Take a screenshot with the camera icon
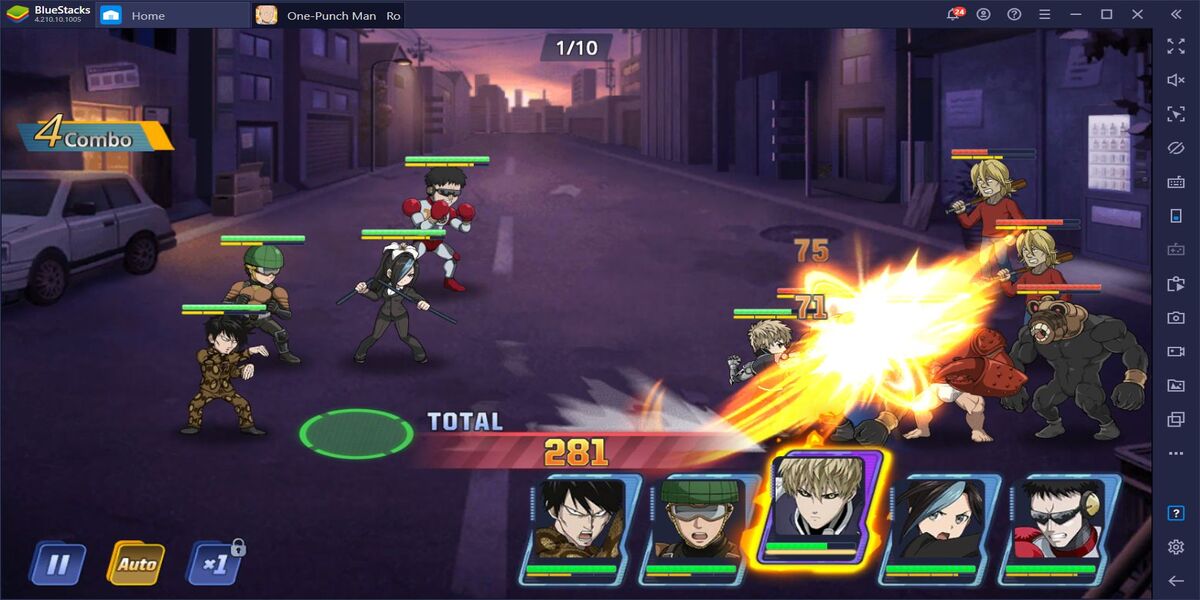This screenshot has height=600, width=1200. click(x=1176, y=318)
